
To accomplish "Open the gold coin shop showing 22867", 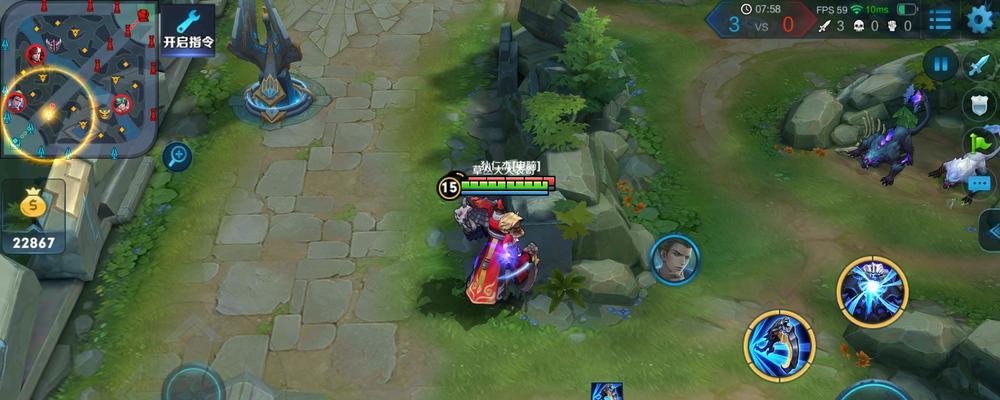I will tap(34, 220).
